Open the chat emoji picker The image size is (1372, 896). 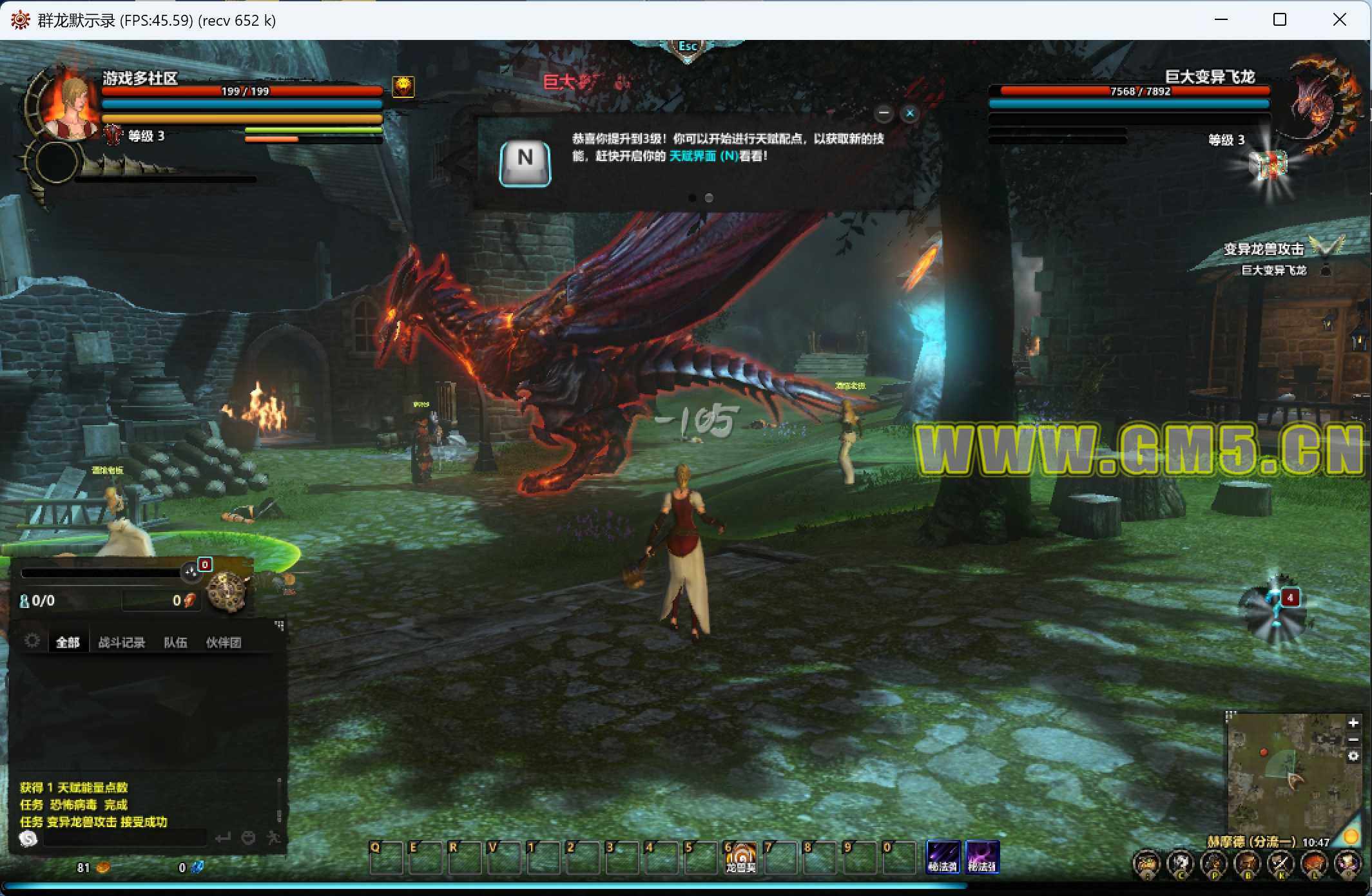coord(248,838)
